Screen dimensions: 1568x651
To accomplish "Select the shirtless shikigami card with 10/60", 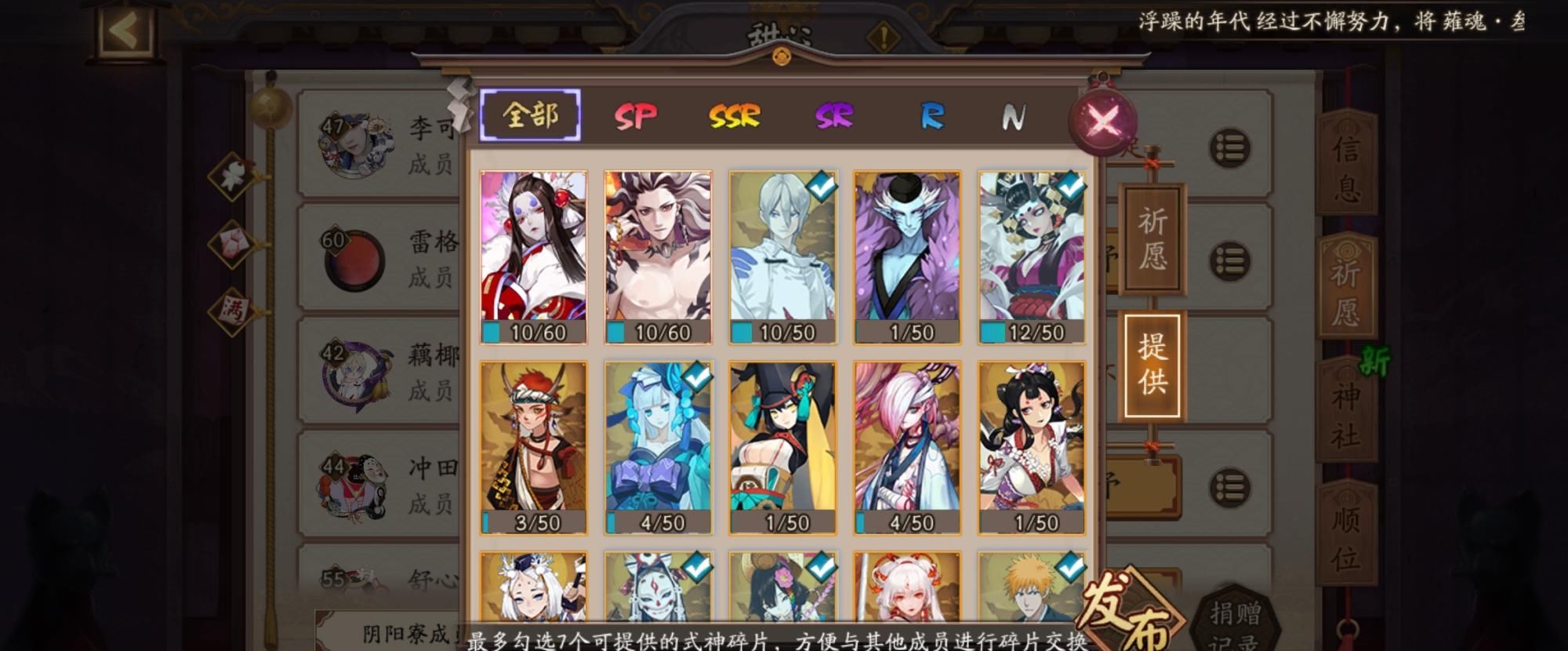I will pos(658,257).
